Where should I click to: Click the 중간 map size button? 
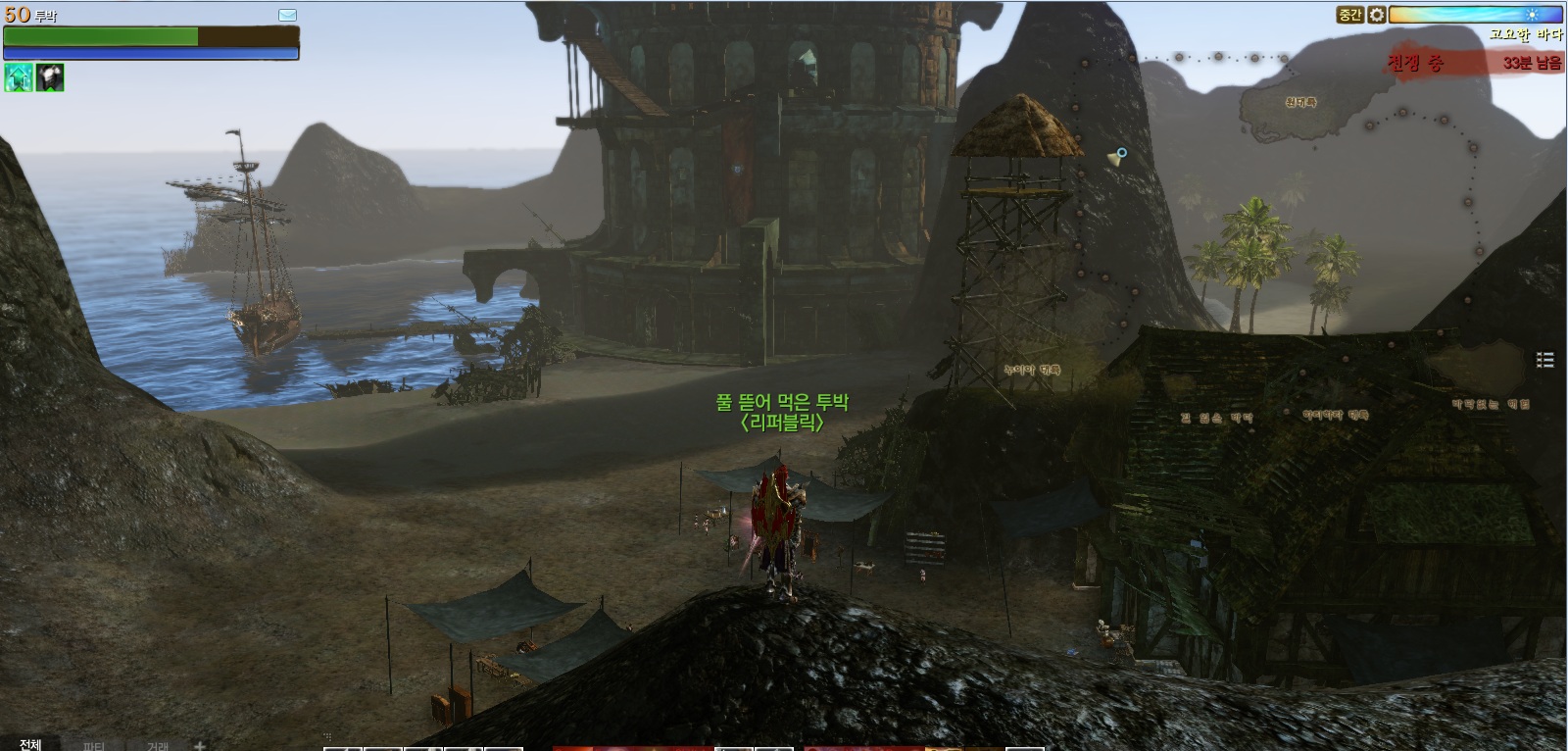(x=1350, y=15)
